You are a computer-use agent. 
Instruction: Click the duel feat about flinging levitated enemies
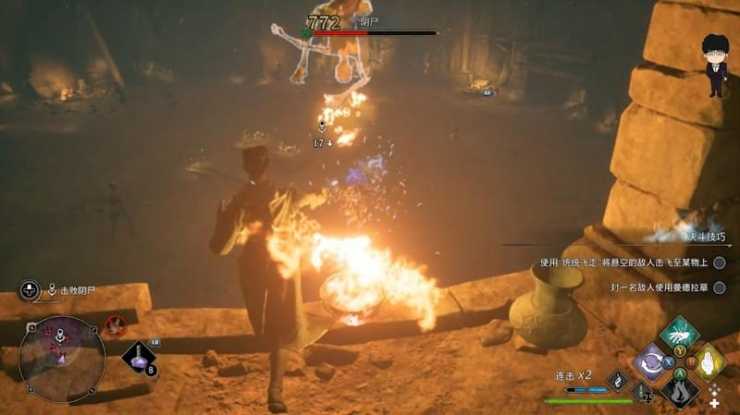pyautogui.click(x=625, y=263)
